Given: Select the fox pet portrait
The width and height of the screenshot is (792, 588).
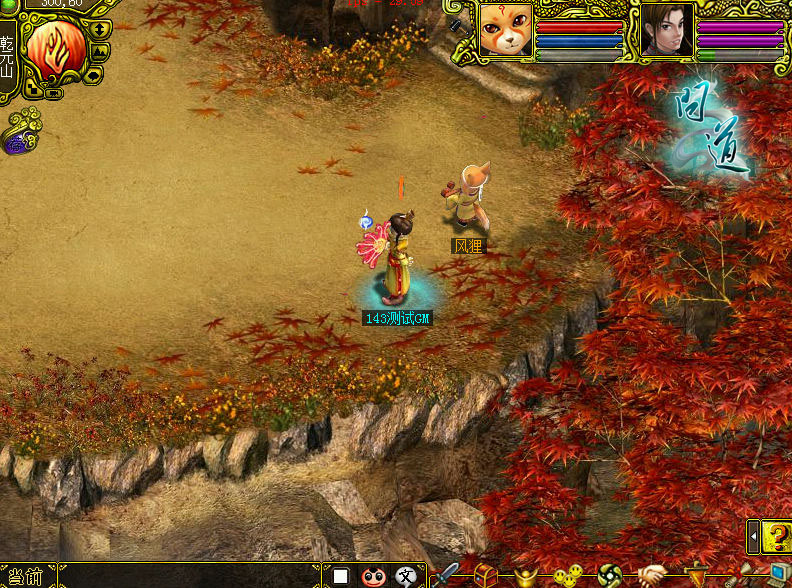Looking at the screenshot, I should pyautogui.click(x=505, y=30).
